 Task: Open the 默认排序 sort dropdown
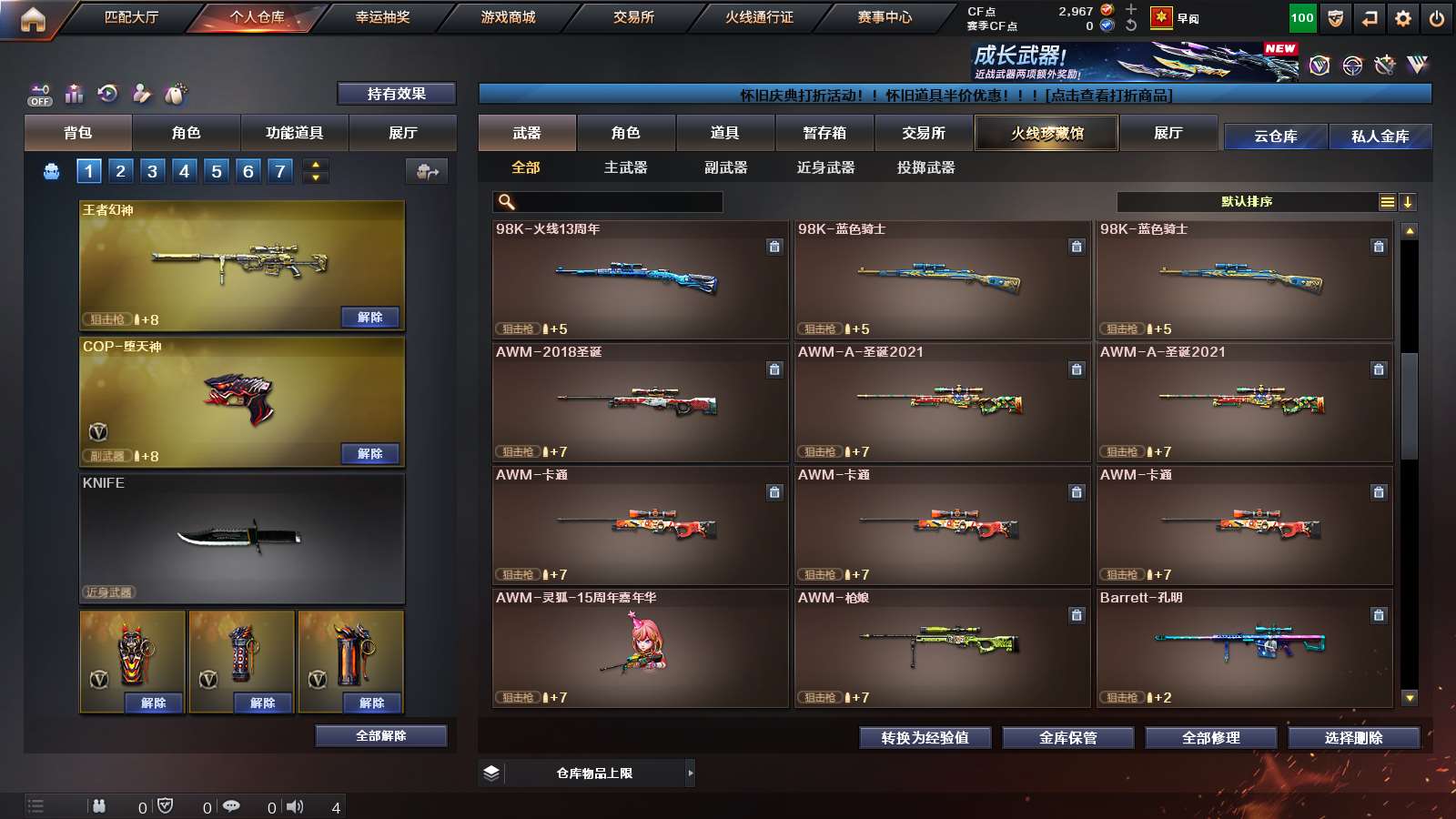click(x=1247, y=201)
